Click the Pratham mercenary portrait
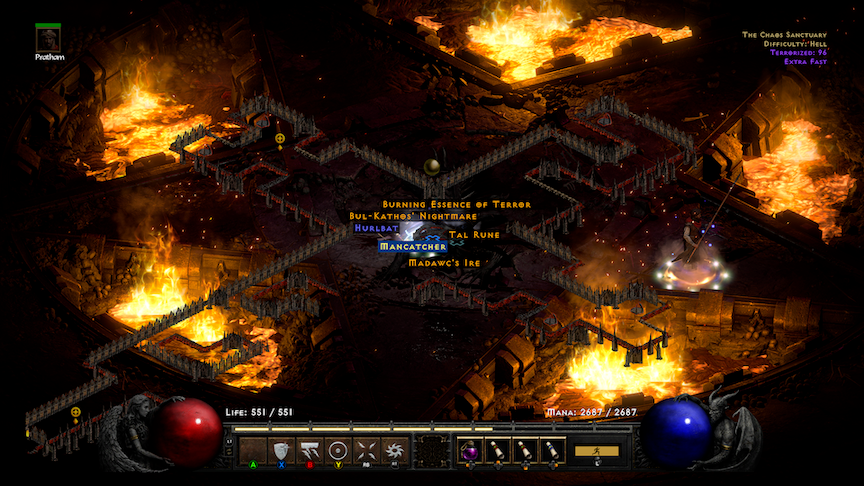This screenshot has height=486, width=864. click(48, 39)
